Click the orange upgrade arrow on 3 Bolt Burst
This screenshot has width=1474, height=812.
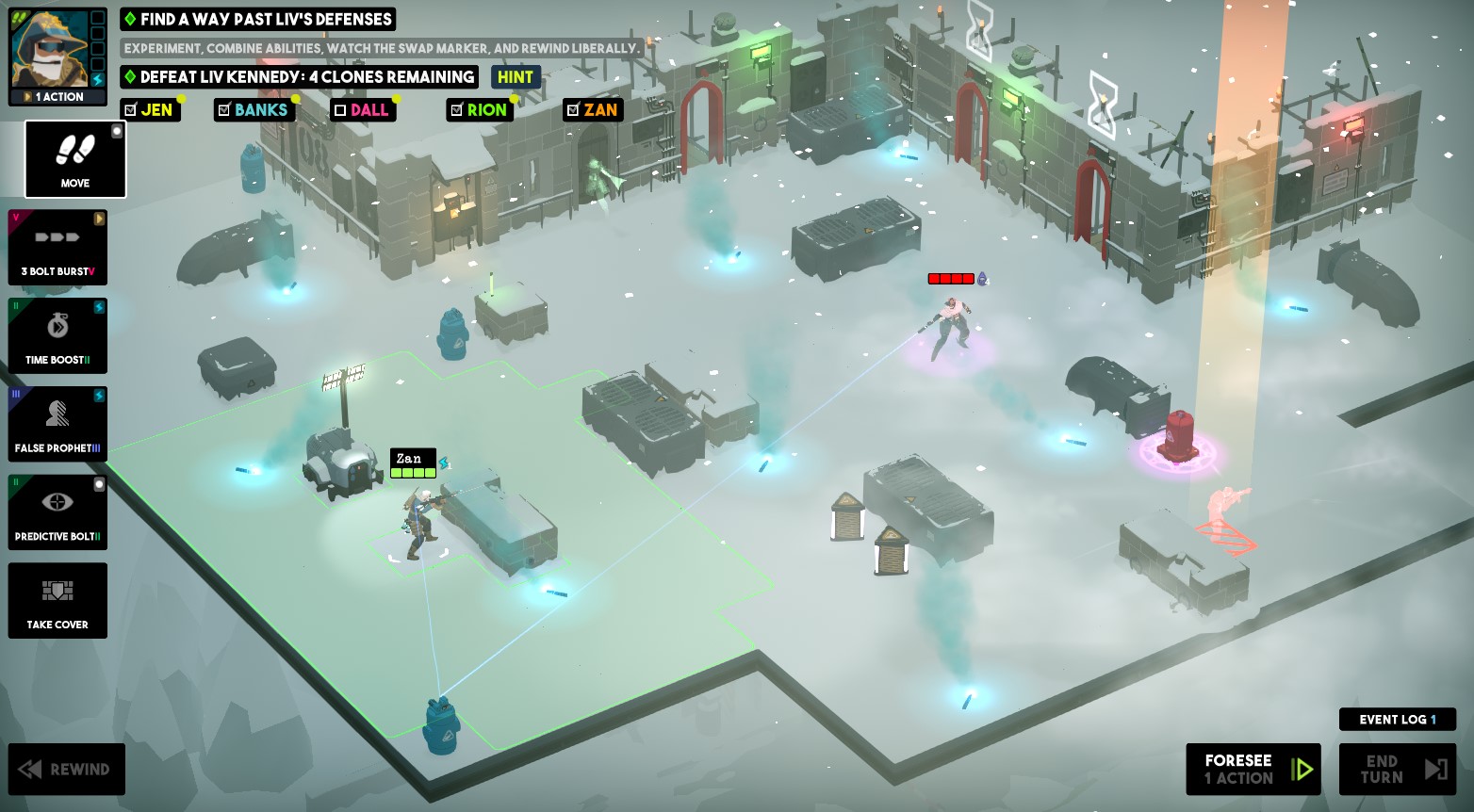click(x=99, y=219)
